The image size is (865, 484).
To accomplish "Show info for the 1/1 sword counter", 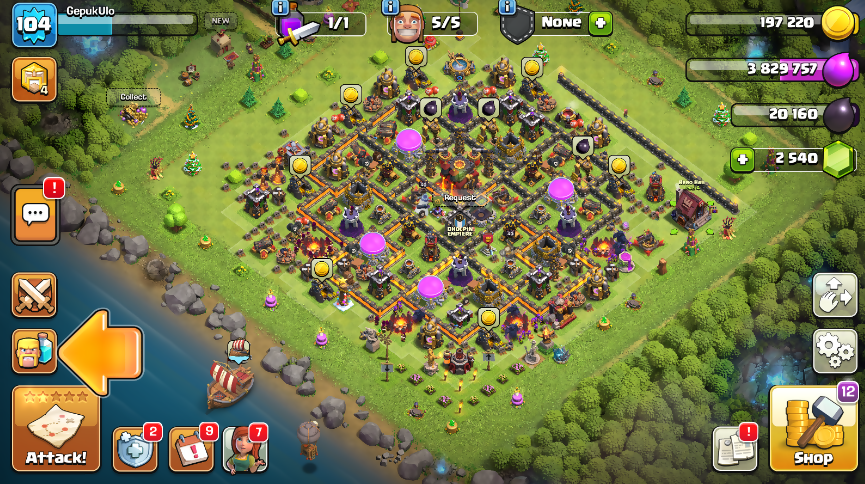I will (x=281, y=7).
